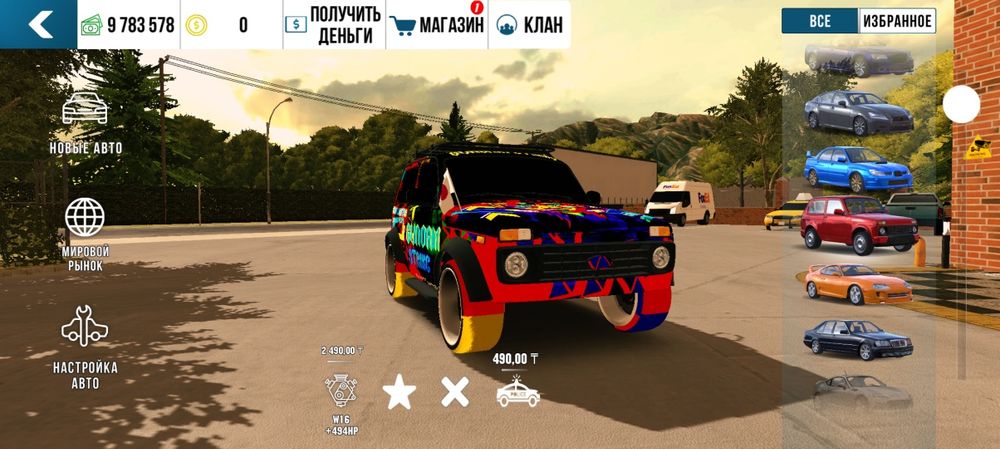1000x449 pixels.
Task: Open the Получить Деньги offer
Action: tap(334, 25)
